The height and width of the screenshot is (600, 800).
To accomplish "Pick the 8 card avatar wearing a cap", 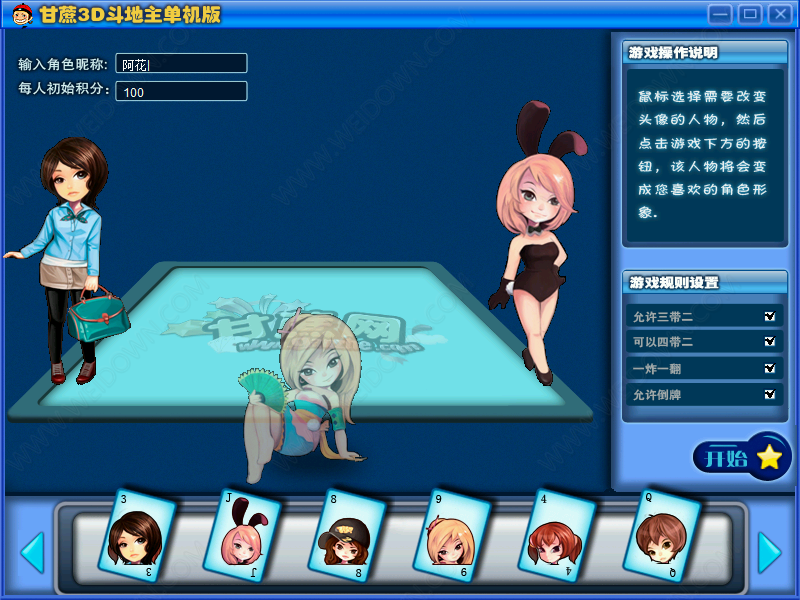I will (347, 535).
